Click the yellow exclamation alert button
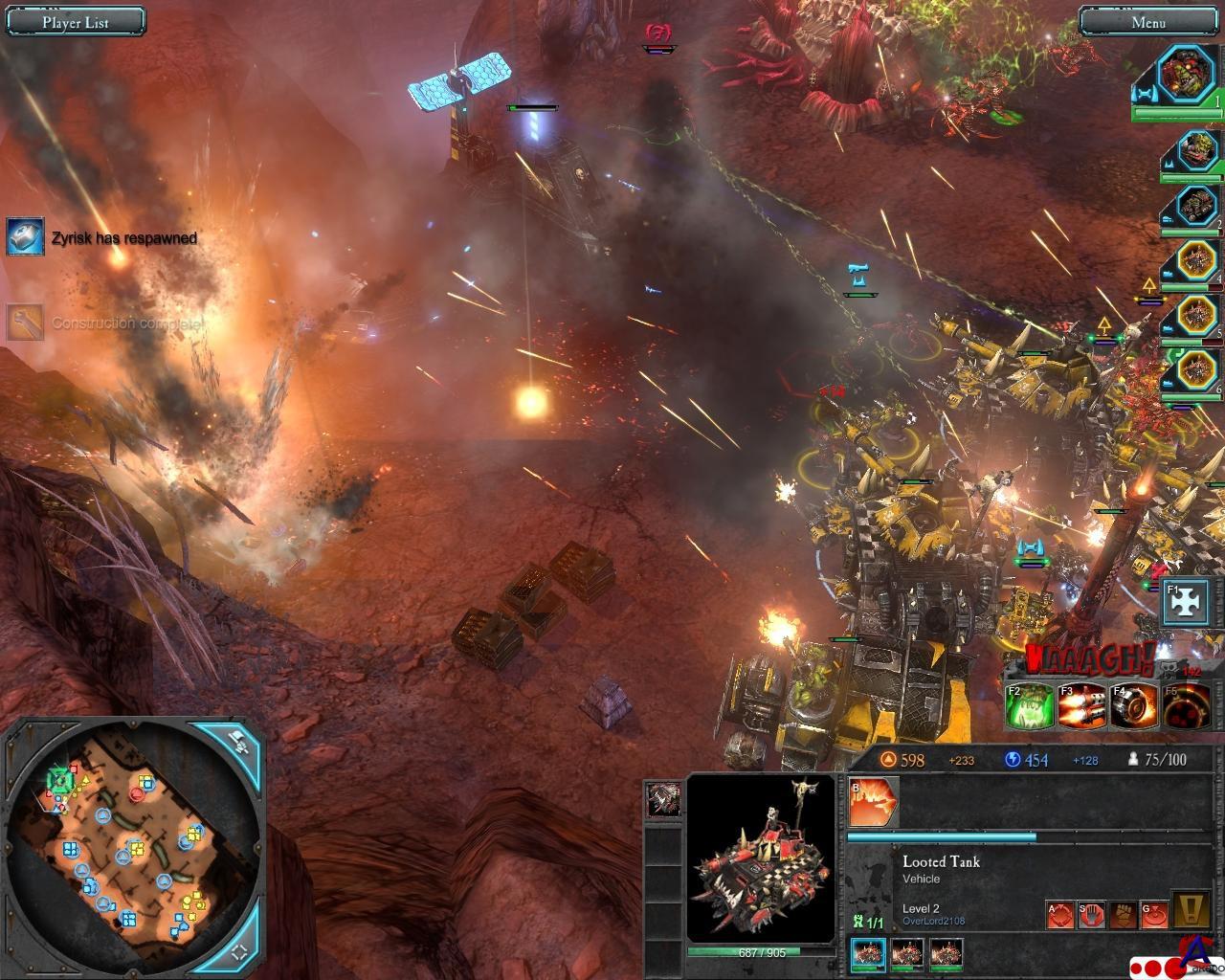Screen dimensions: 1225x980 pyautogui.click(x=1196, y=911)
